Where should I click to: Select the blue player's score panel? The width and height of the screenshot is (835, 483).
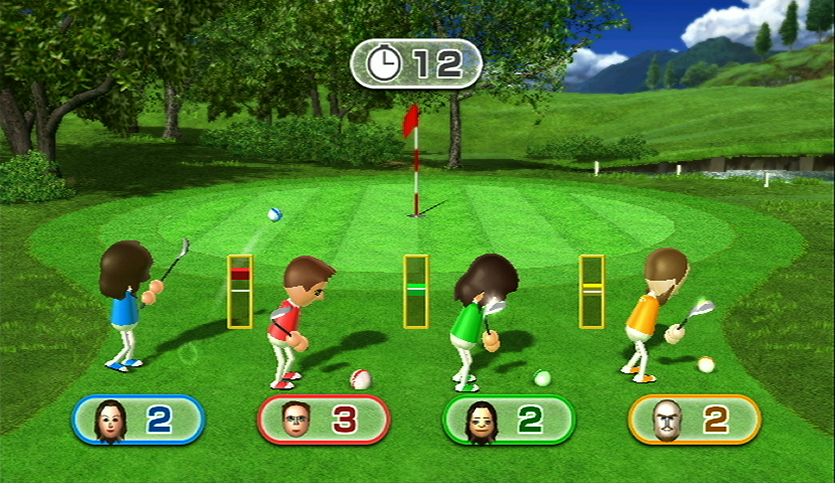coord(138,419)
